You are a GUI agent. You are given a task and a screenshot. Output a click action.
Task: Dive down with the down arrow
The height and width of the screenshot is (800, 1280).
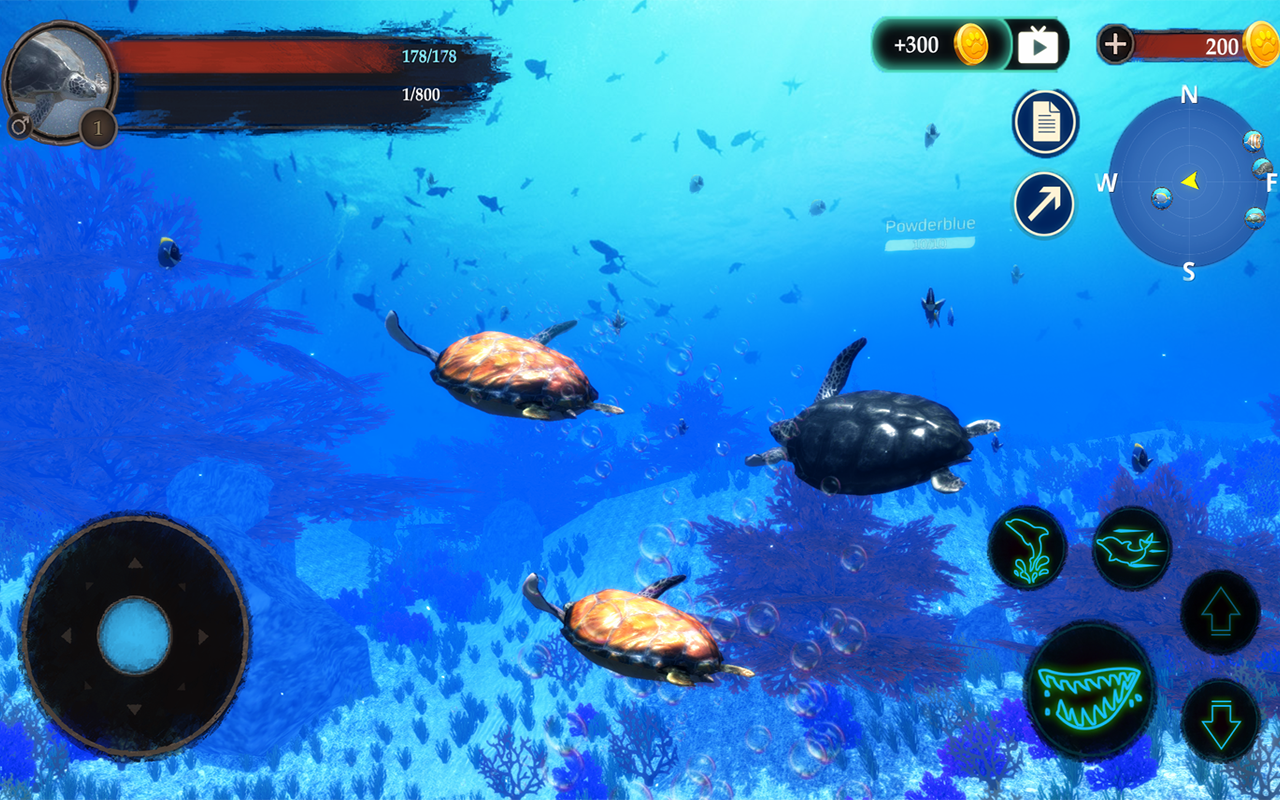(1220, 721)
